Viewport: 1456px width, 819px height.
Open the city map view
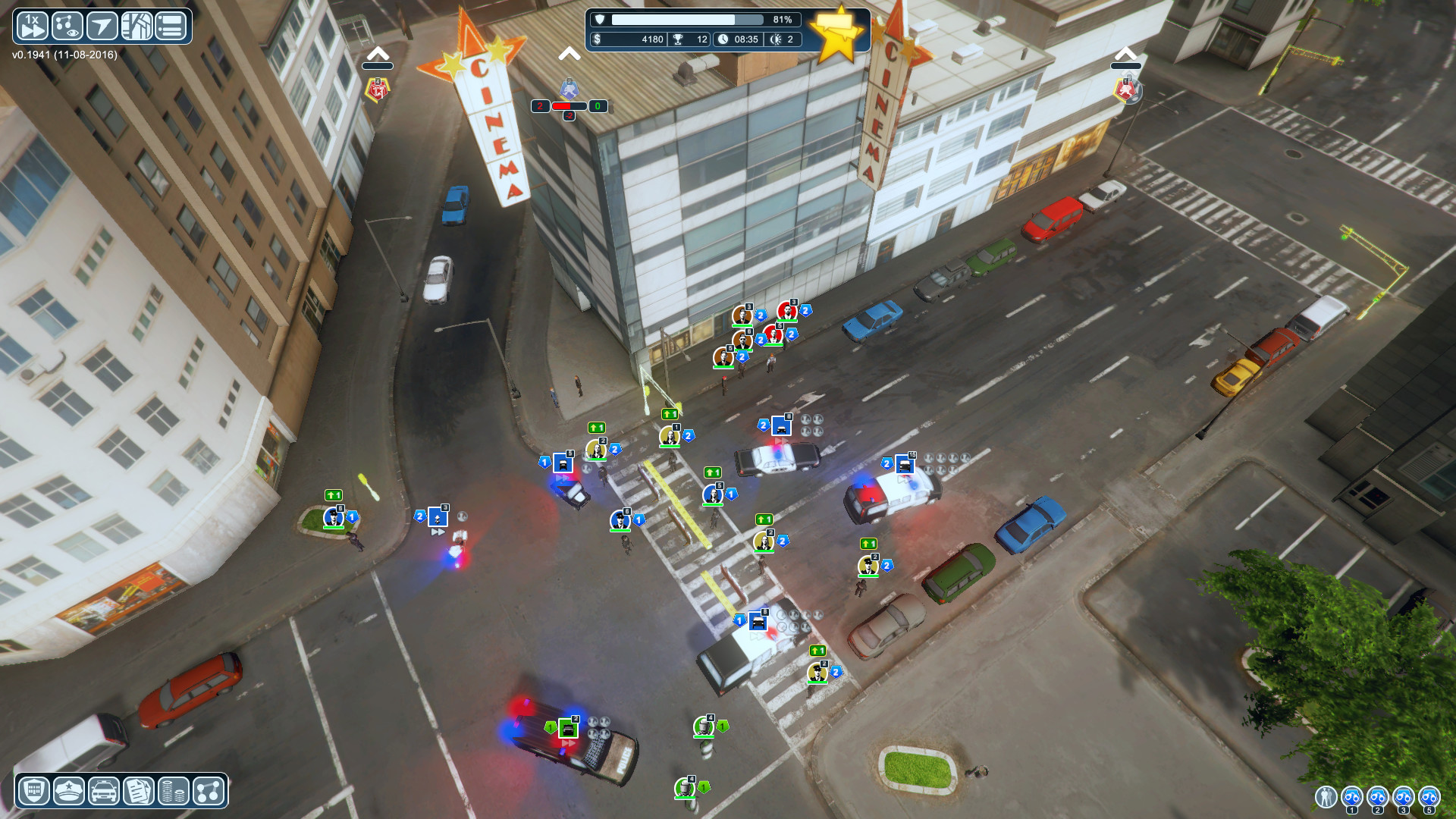point(136,25)
